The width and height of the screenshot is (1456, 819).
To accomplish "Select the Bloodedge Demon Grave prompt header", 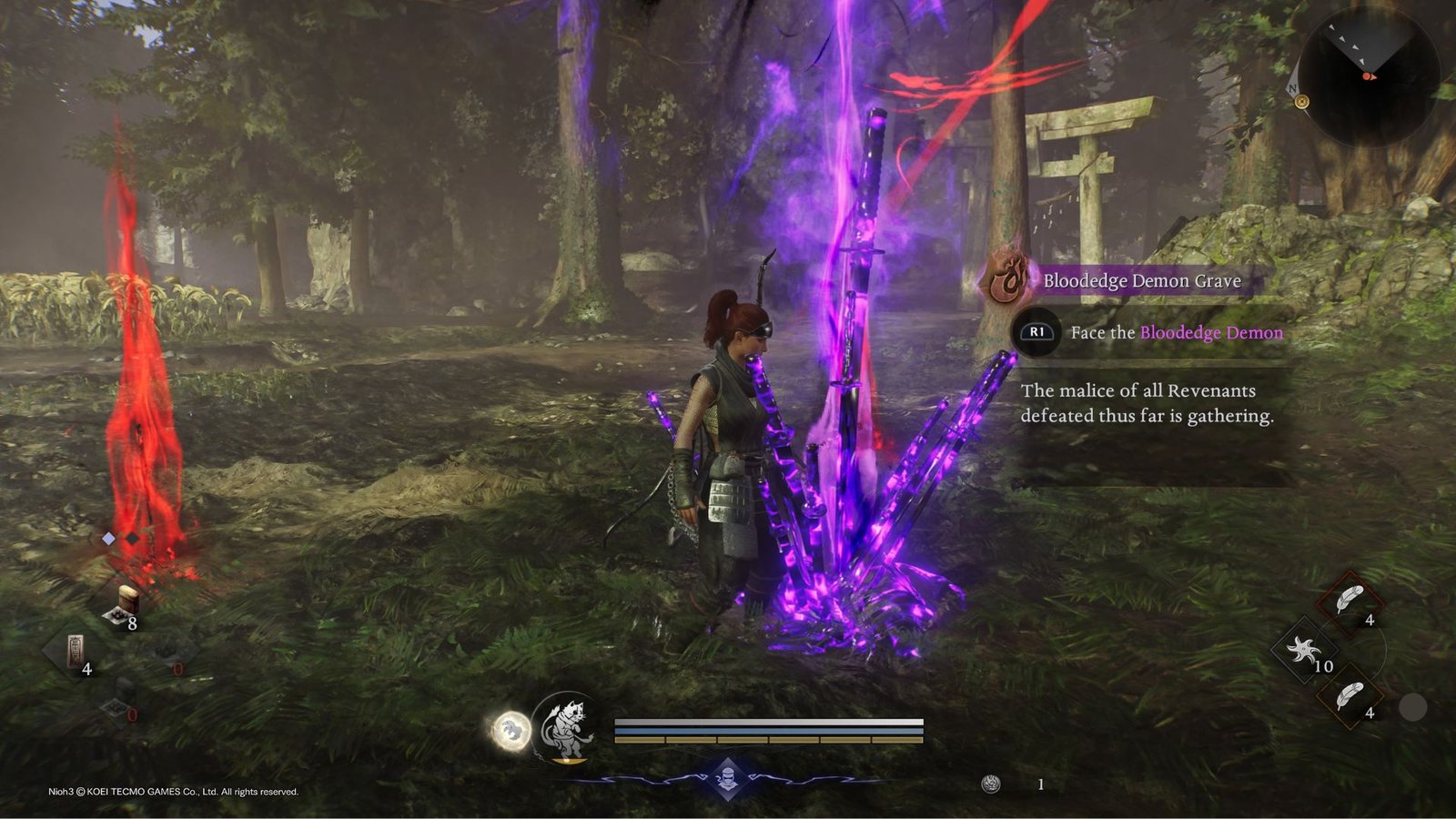I will [1141, 280].
